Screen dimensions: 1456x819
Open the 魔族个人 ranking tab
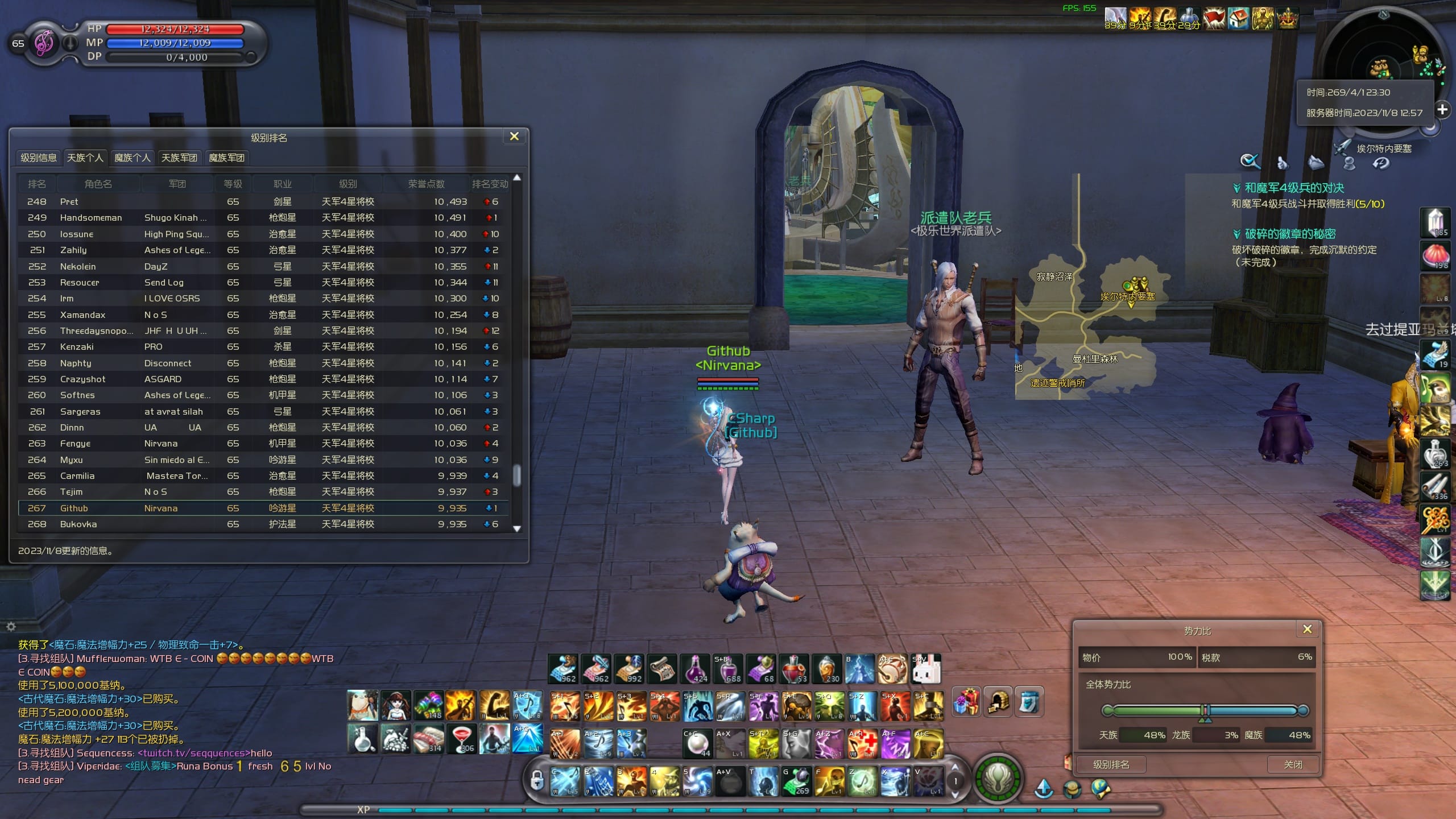pos(132,158)
